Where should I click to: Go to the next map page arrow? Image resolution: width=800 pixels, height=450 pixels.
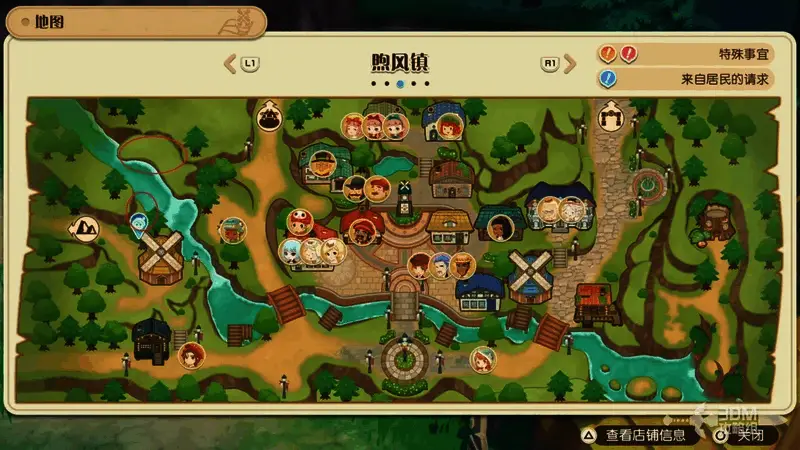click(570, 64)
